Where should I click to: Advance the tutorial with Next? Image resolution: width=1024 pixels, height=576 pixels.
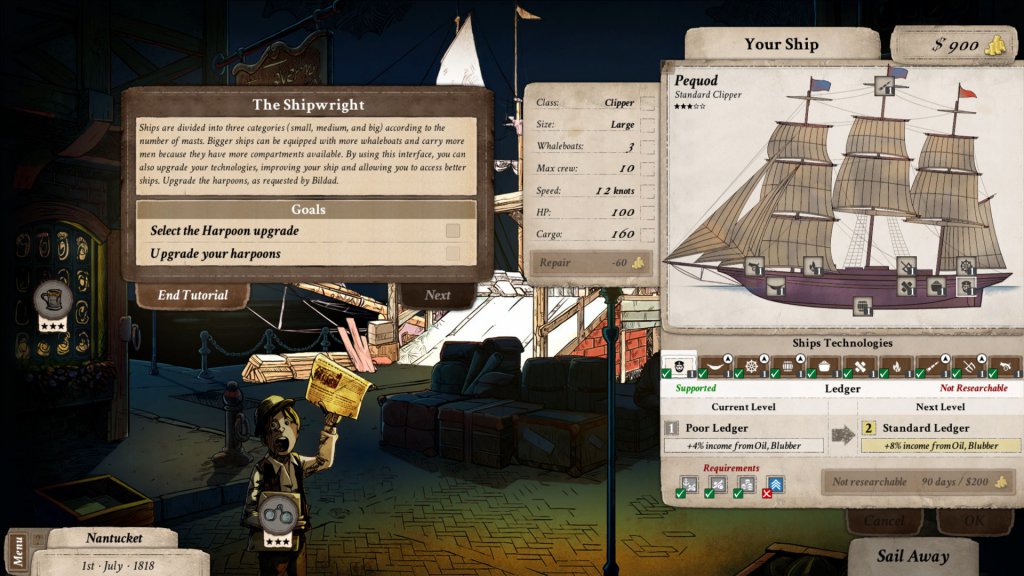437,295
